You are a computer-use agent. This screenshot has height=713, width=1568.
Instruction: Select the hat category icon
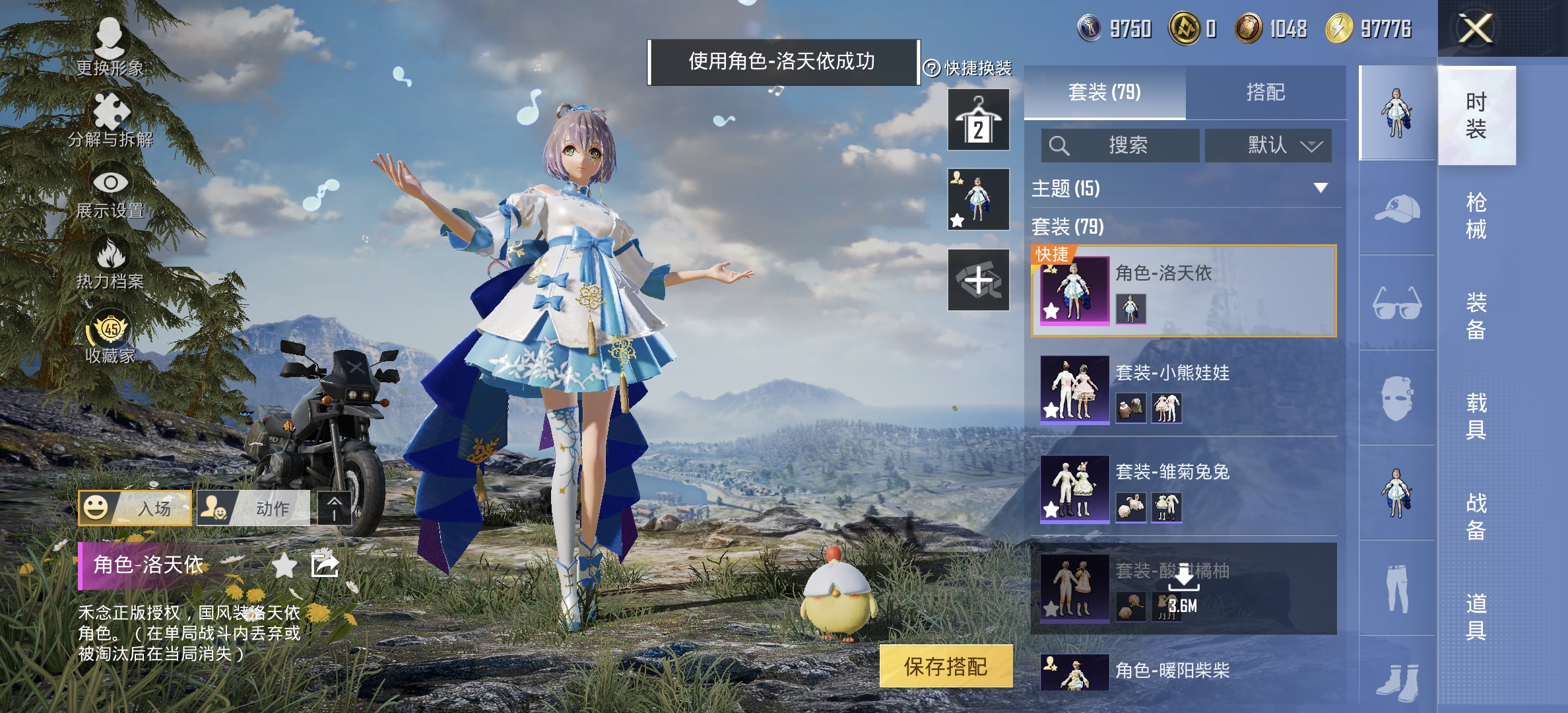(x=1396, y=207)
